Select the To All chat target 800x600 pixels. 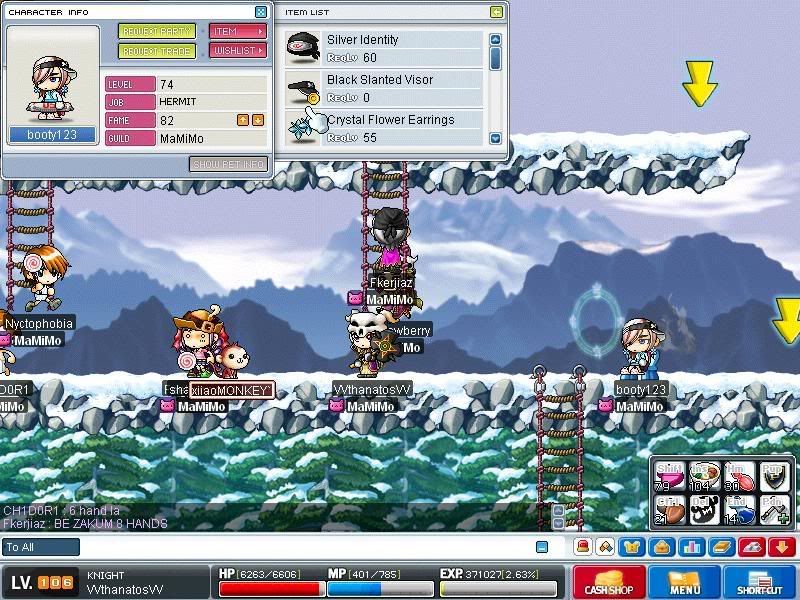tap(41, 547)
